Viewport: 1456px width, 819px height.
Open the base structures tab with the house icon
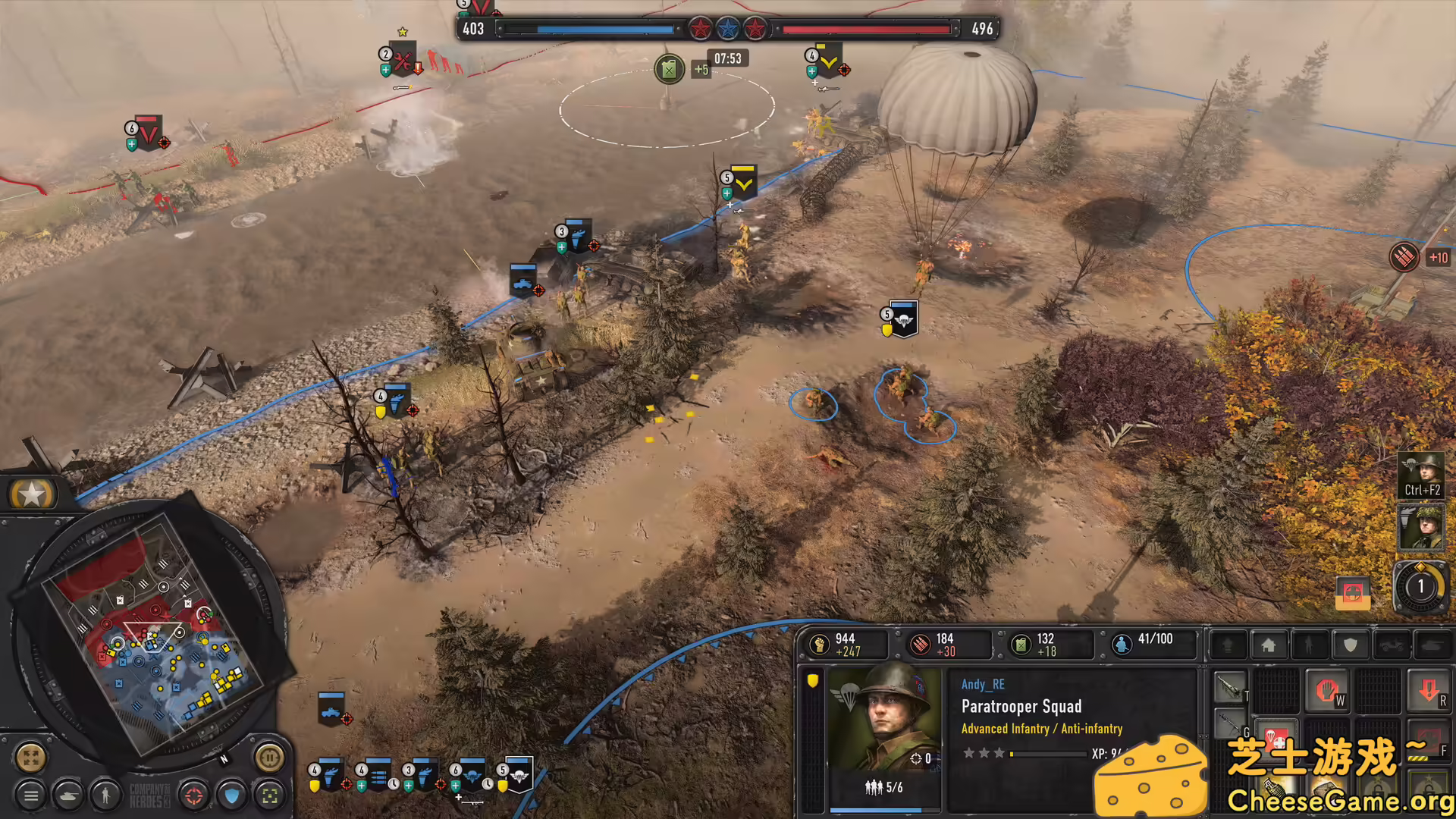click(1269, 645)
